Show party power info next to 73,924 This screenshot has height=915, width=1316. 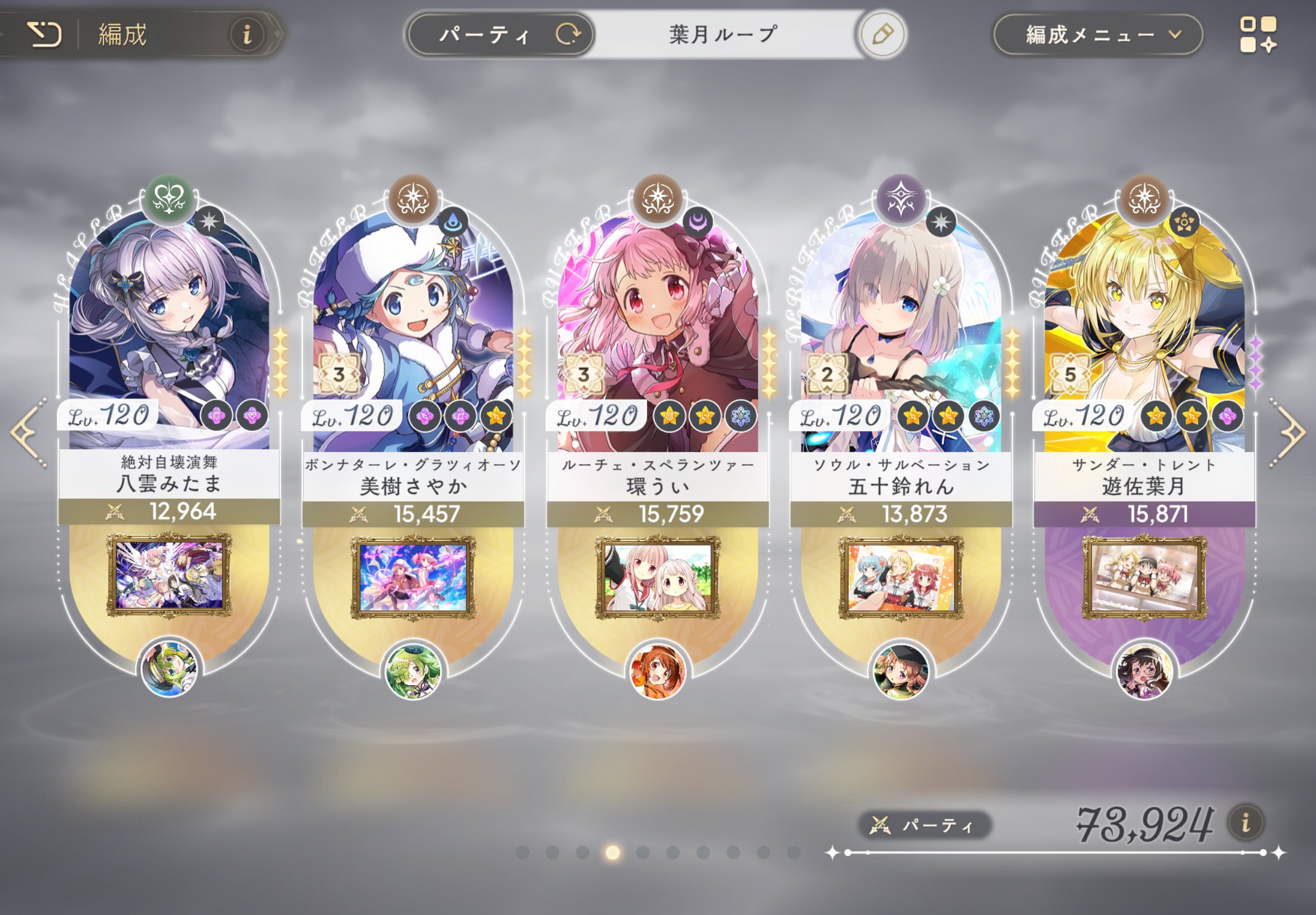1246,824
